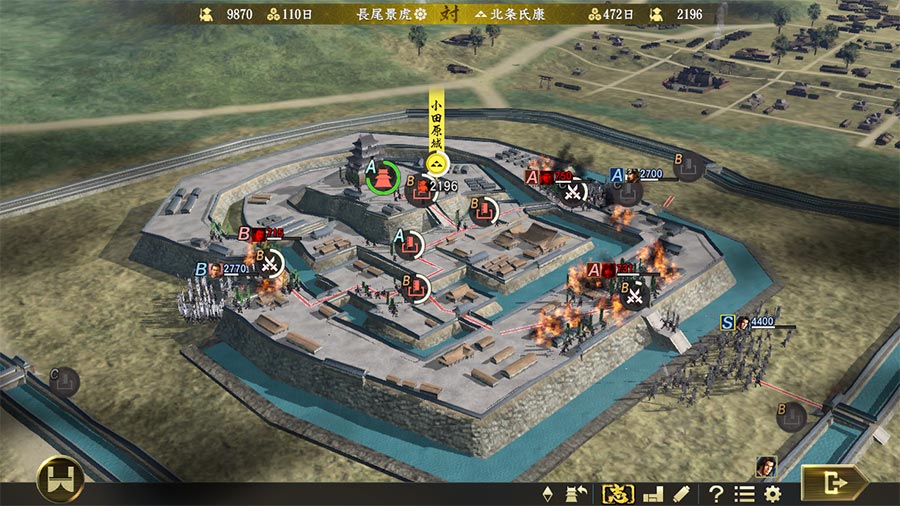Open the list menu icon
Image resolution: width=900 pixels, height=506 pixels.
pos(744,493)
